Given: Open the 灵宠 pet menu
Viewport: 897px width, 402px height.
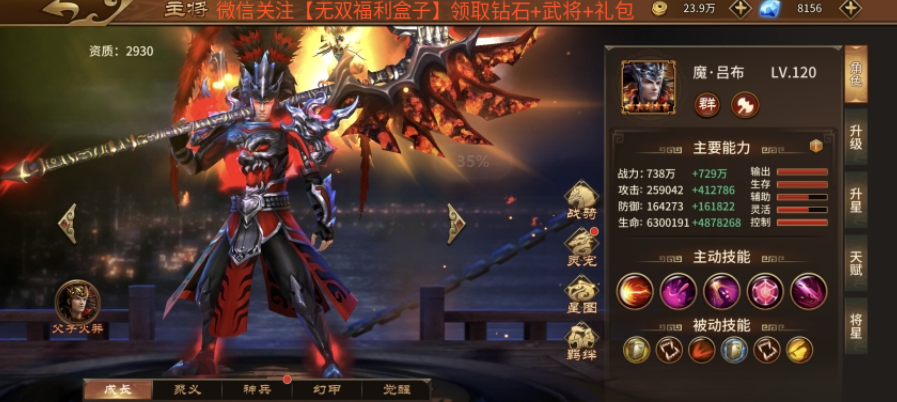Looking at the screenshot, I should (582, 245).
